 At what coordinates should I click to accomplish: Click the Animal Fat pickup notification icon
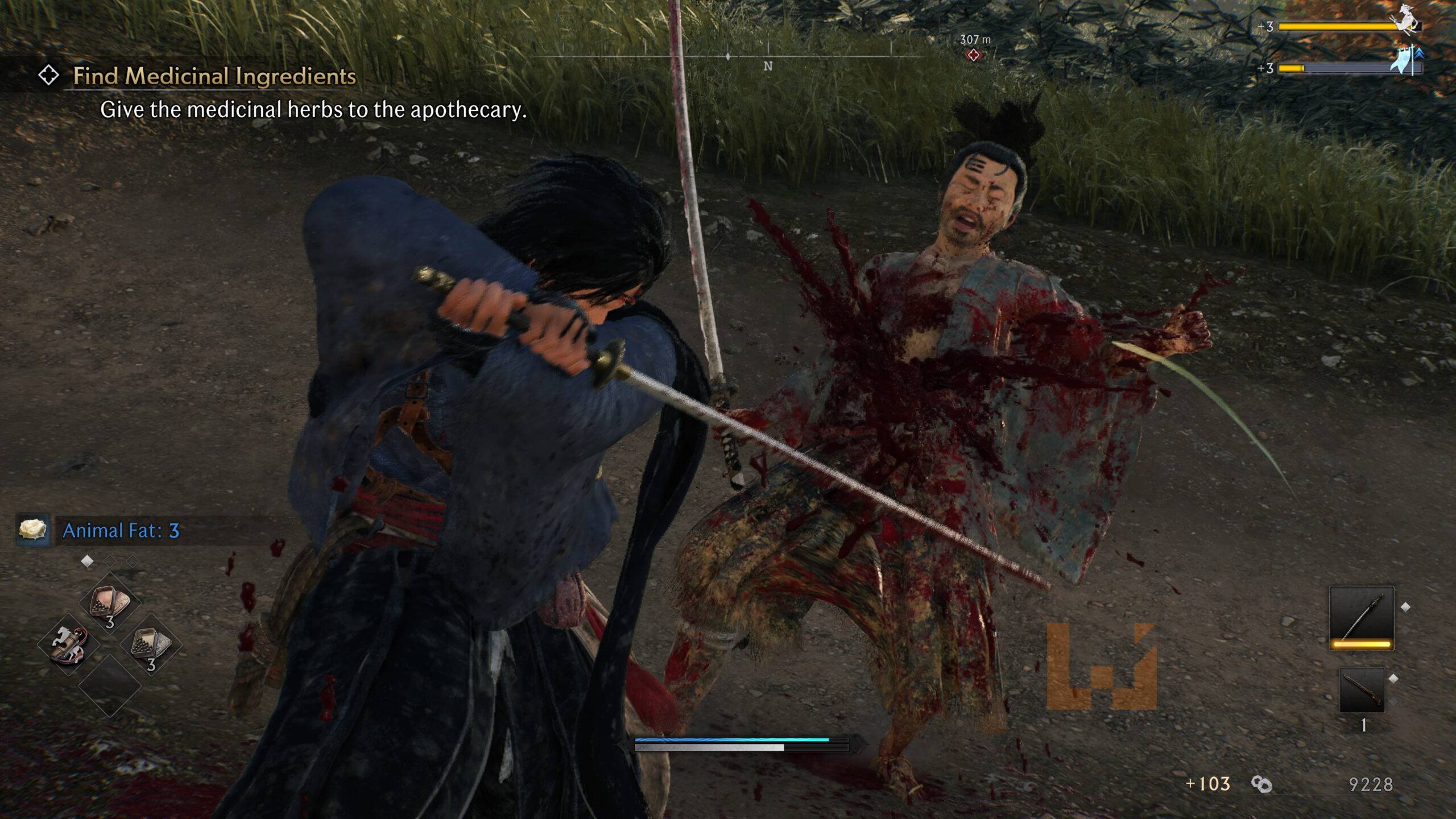tap(32, 530)
